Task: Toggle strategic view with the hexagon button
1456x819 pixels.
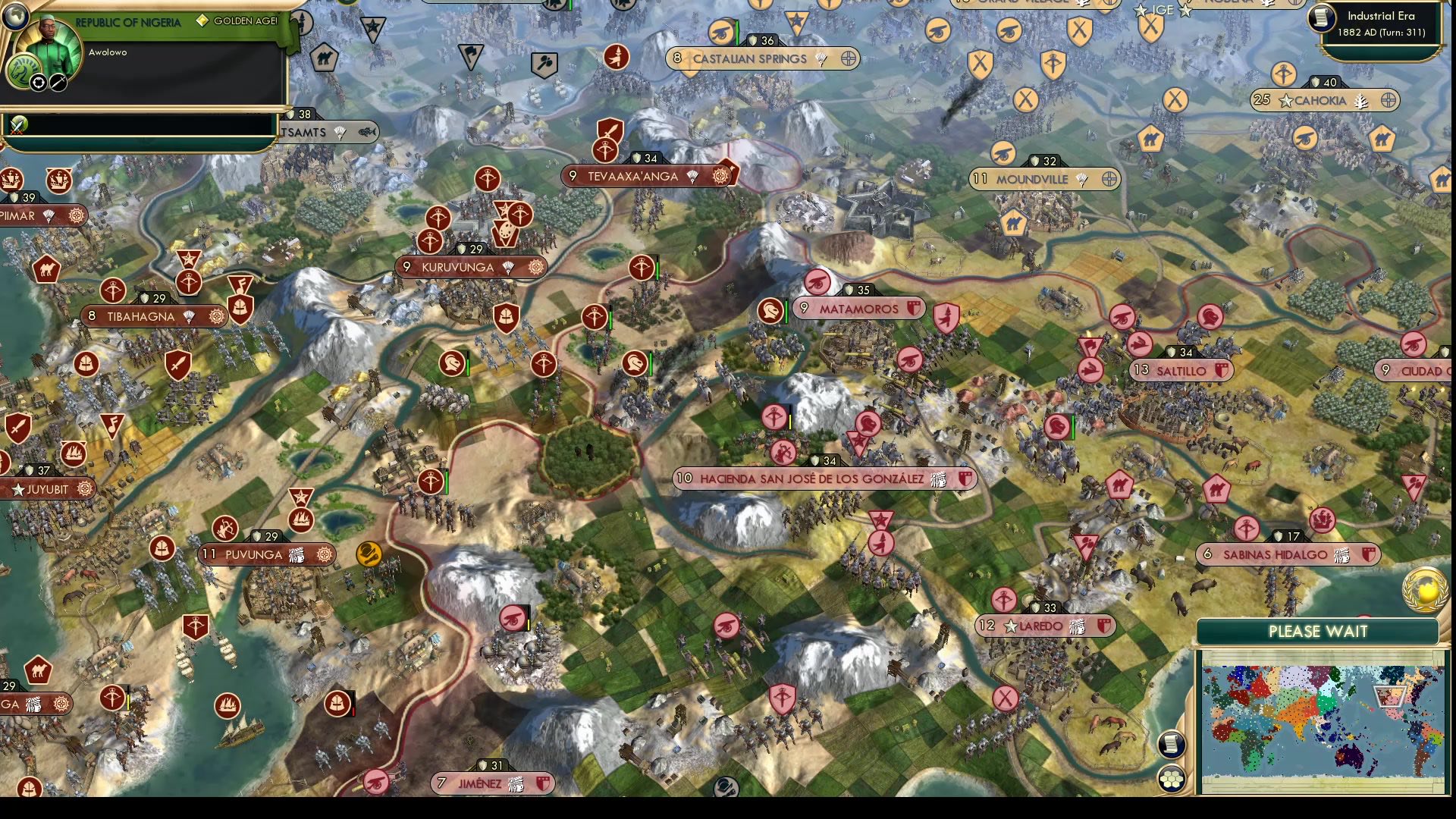Action: [x=1172, y=780]
